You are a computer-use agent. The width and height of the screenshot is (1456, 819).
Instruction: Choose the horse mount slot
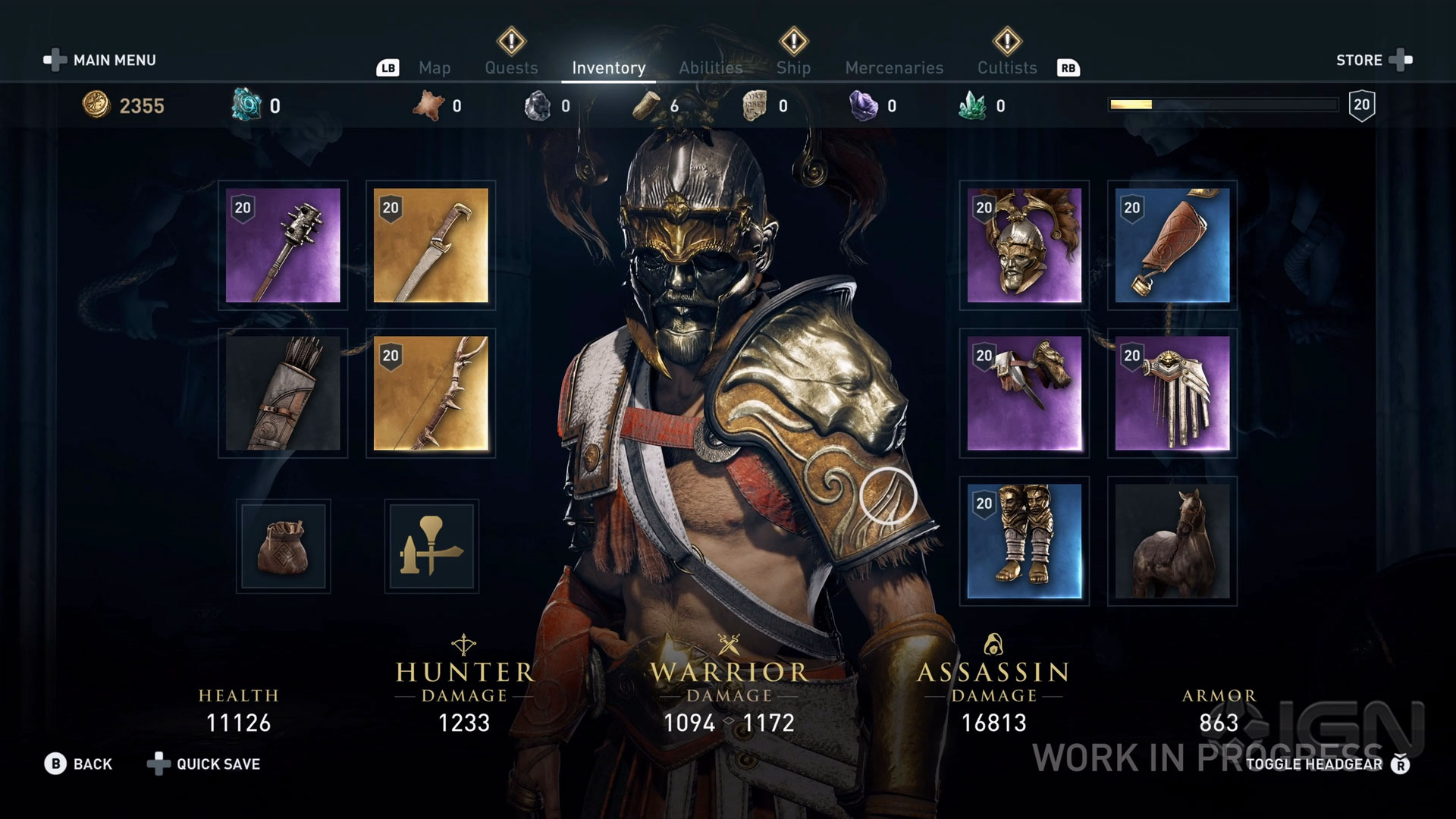tap(1172, 541)
